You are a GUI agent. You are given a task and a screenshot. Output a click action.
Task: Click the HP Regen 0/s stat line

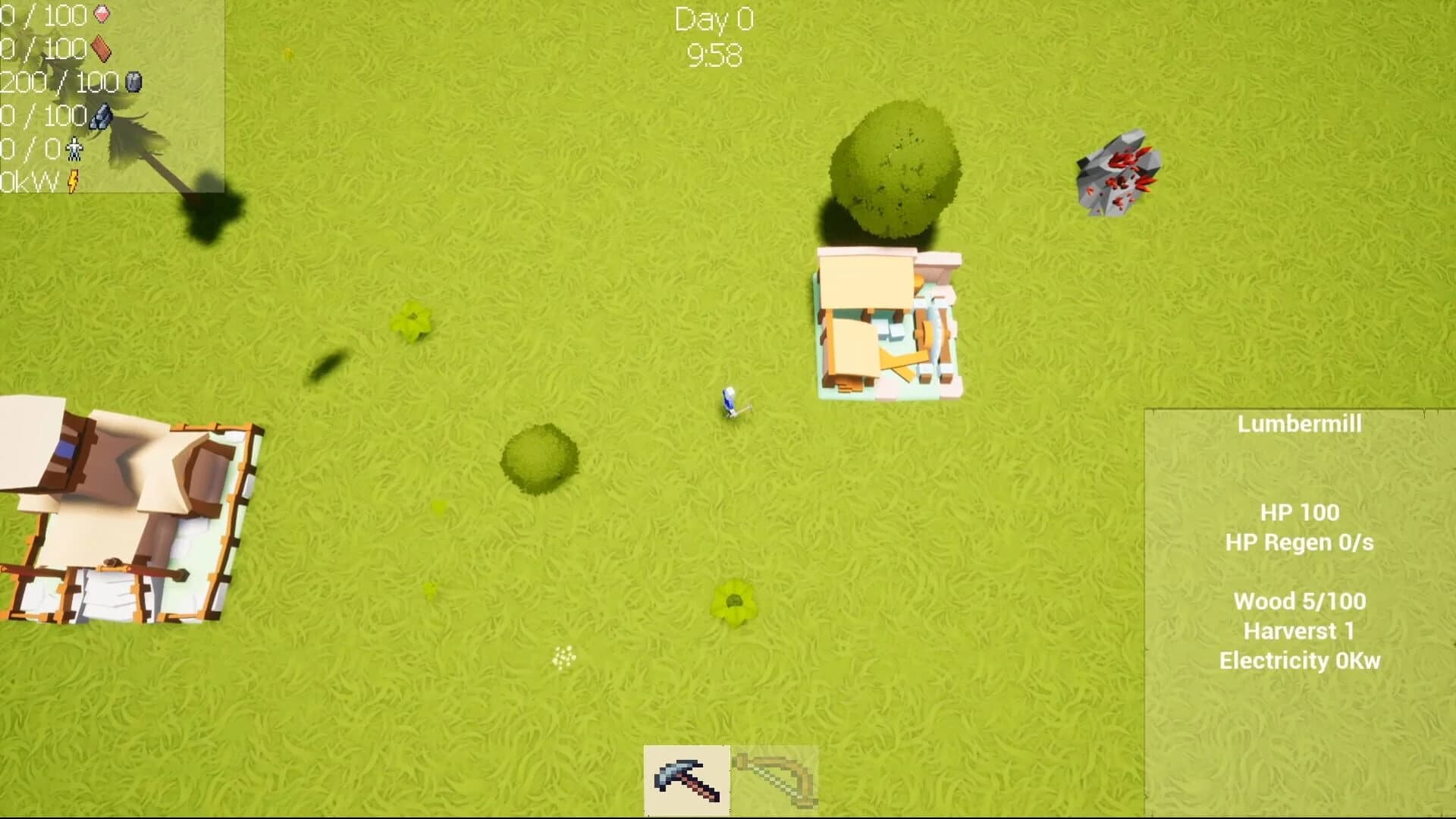click(1299, 543)
